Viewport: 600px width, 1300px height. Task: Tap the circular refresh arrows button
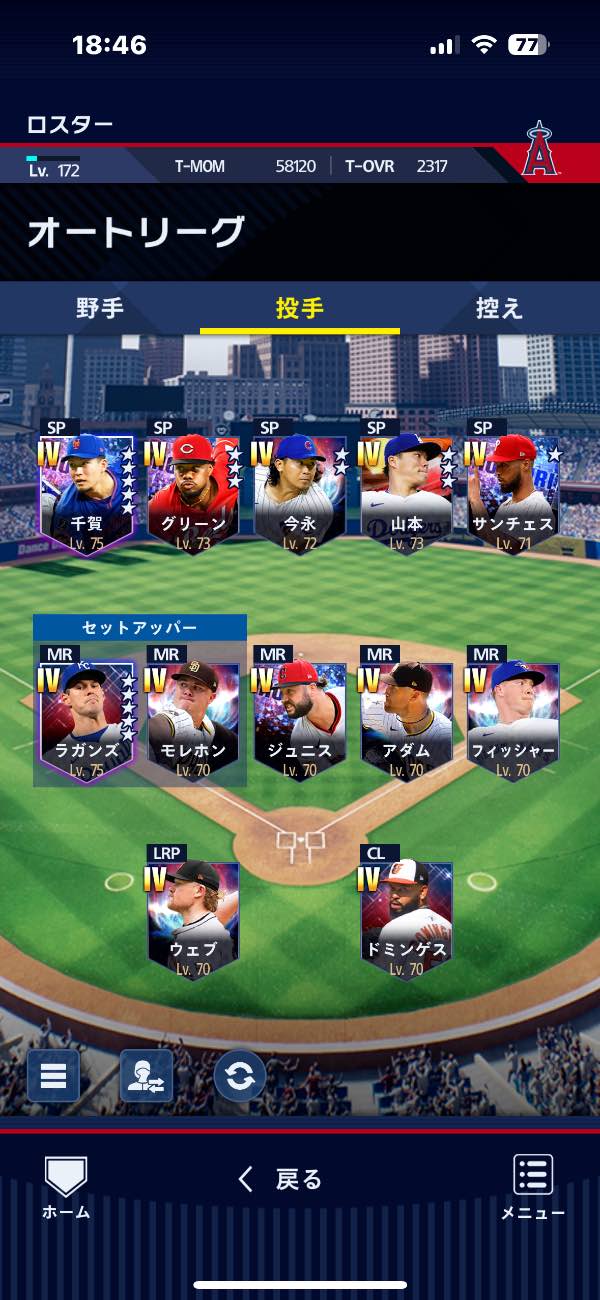(x=240, y=1076)
